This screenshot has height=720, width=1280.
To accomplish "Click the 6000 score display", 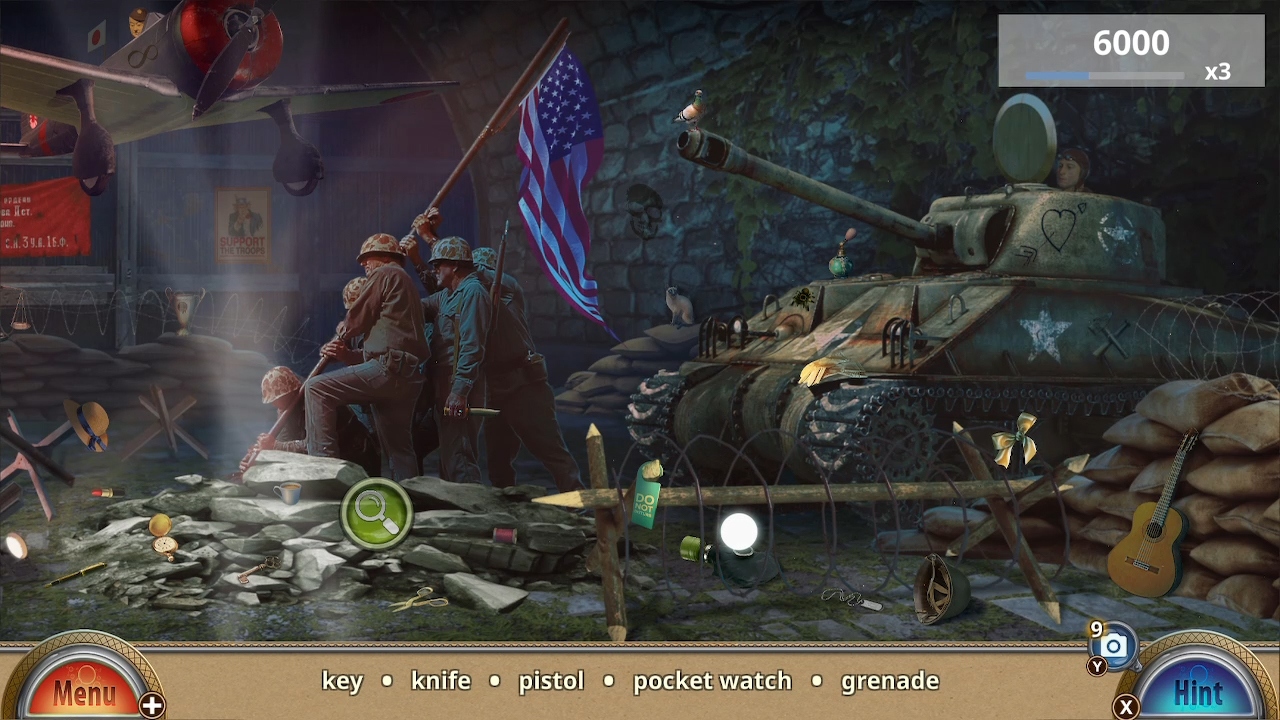I will (x=1130, y=44).
